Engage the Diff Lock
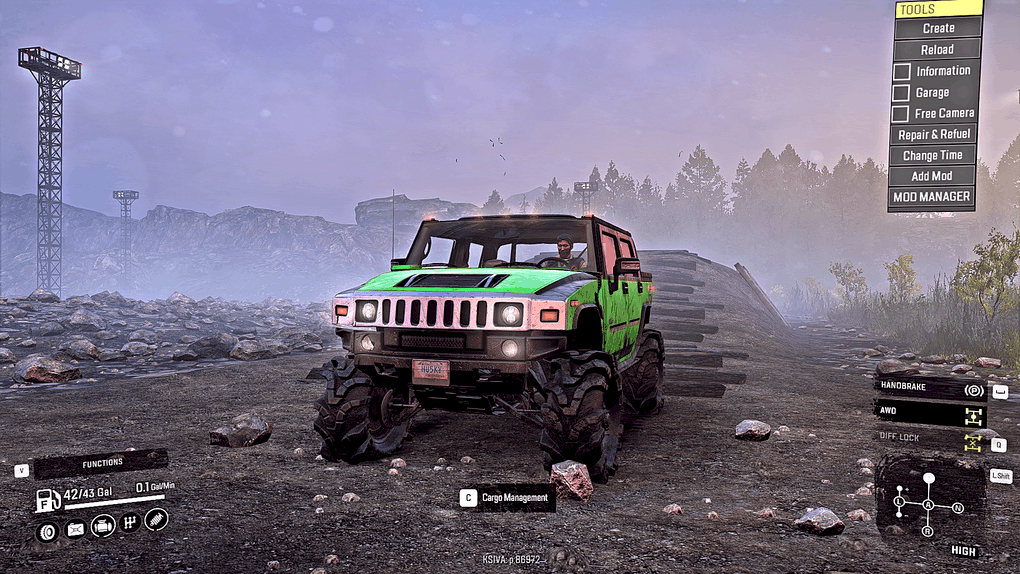This screenshot has width=1020, height=574. pos(930,438)
